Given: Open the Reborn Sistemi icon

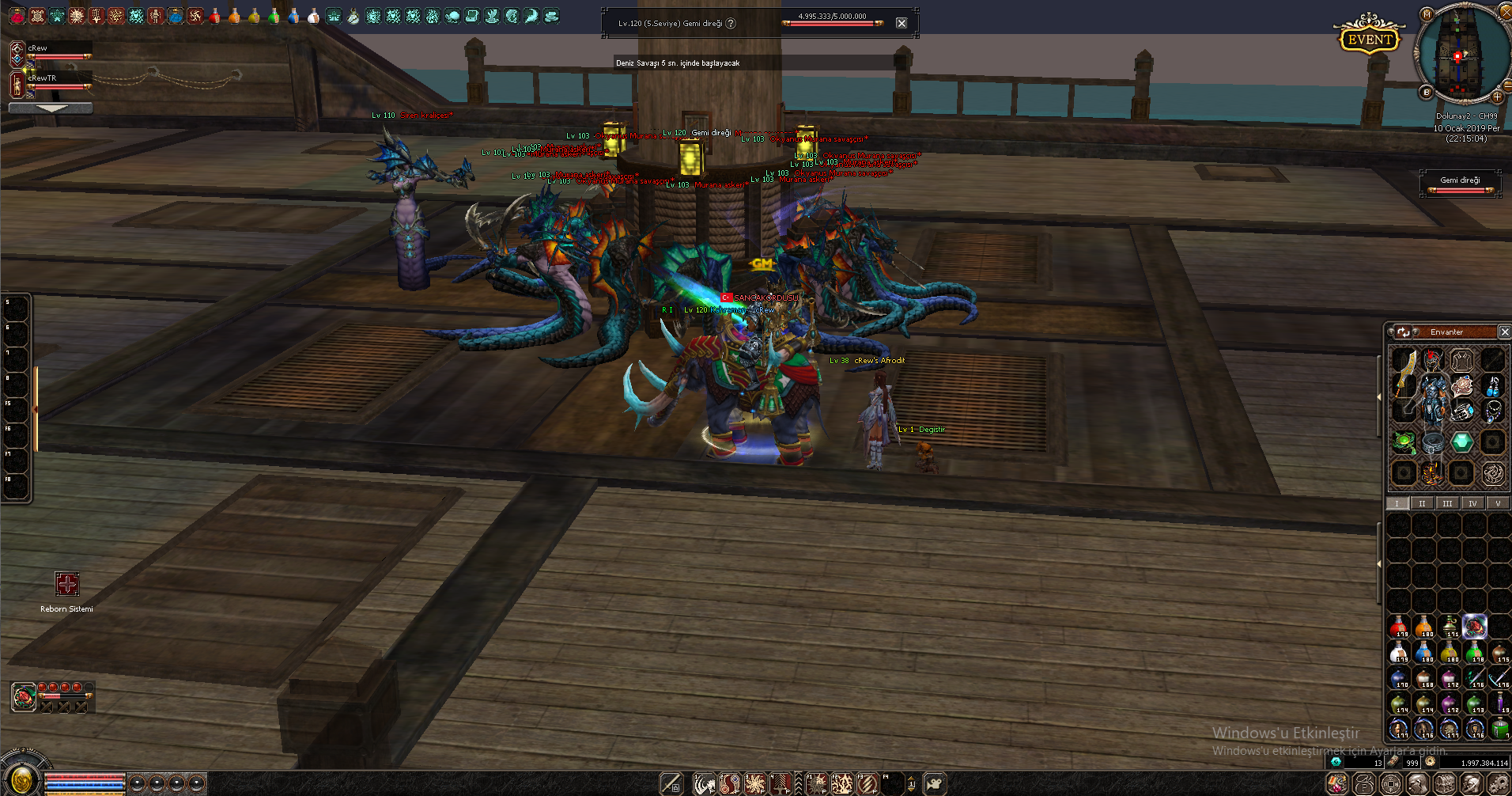Looking at the screenshot, I should (x=67, y=584).
